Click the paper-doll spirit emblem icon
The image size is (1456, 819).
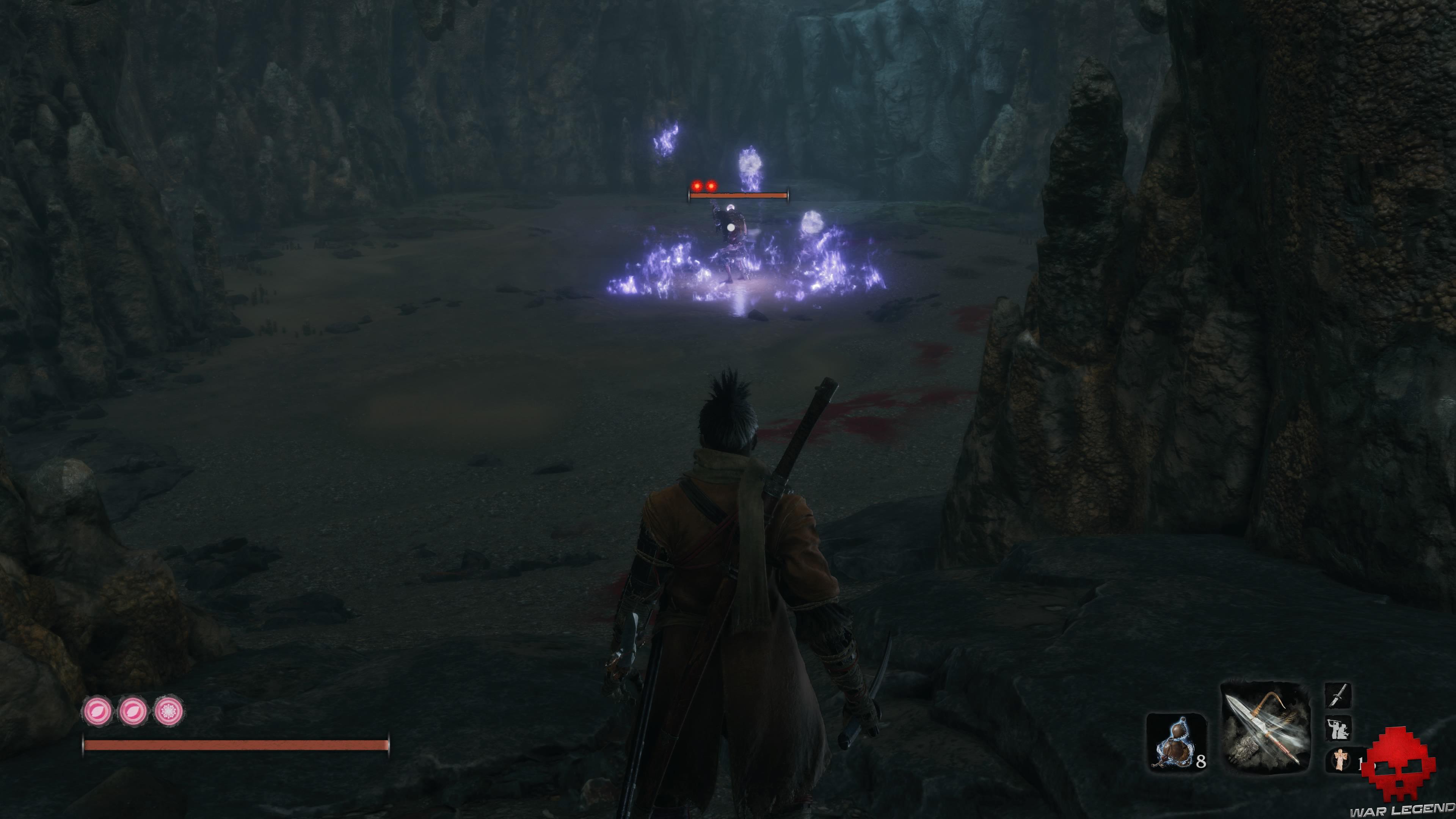tap(1340, 759)
